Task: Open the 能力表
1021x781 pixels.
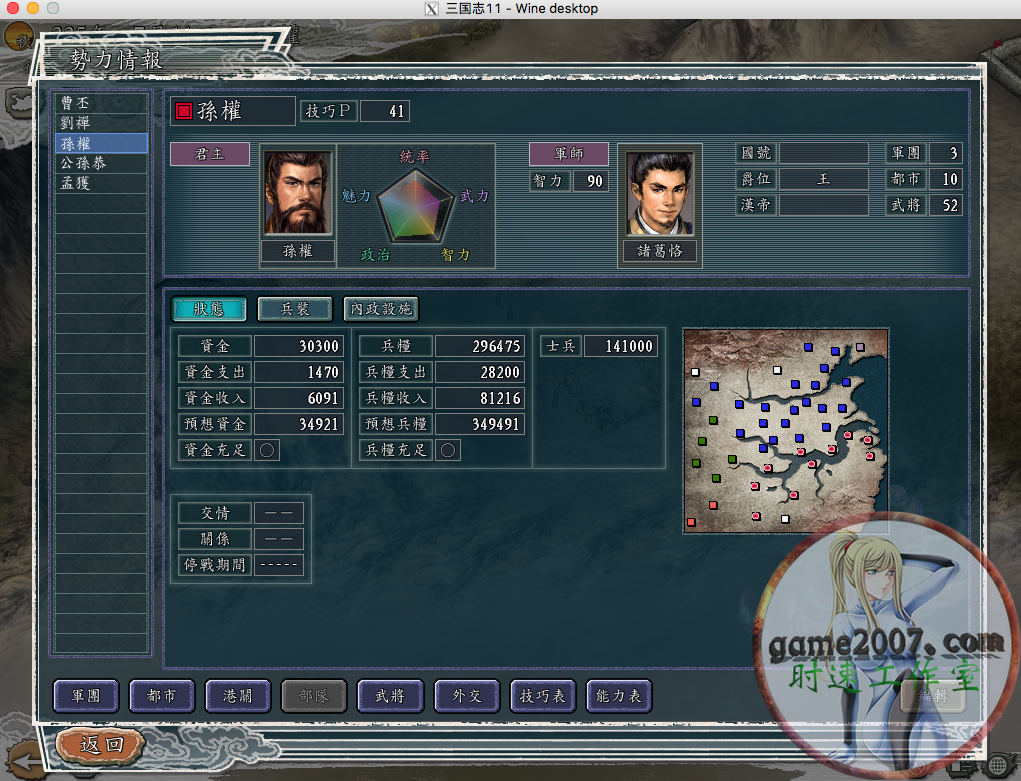Action: (618, 696)
